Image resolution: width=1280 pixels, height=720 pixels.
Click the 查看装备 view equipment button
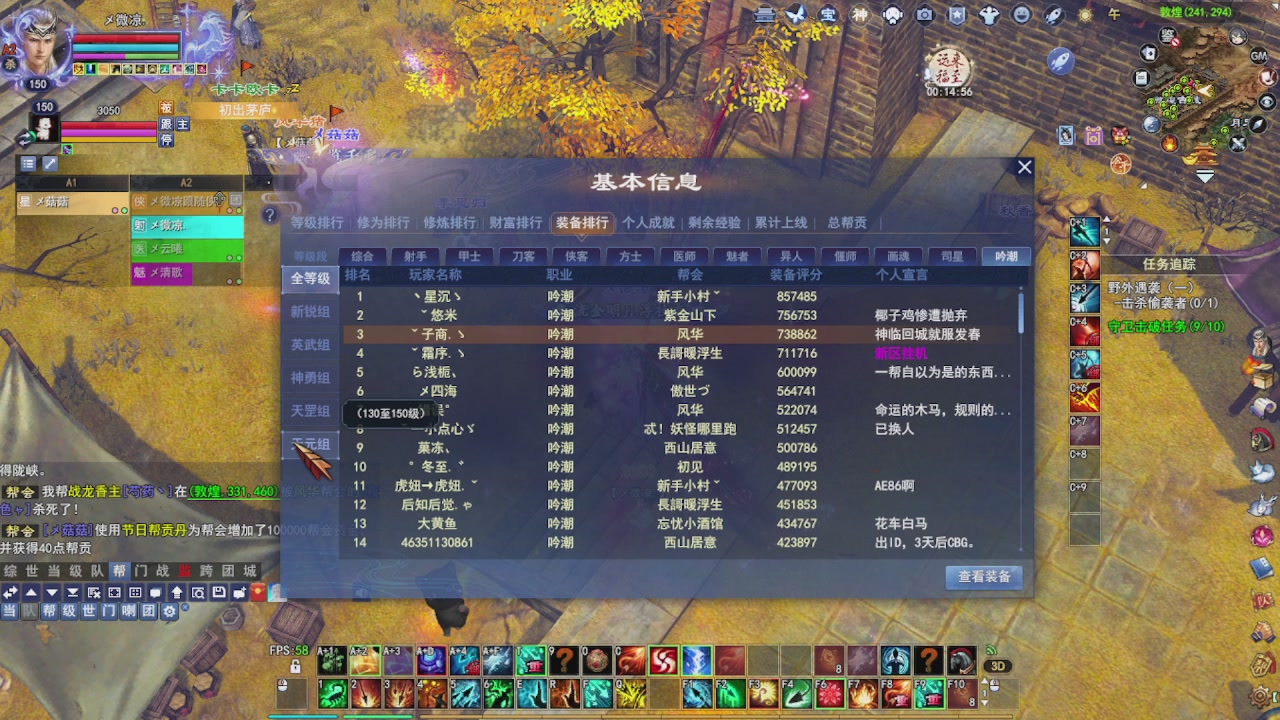(985, 577)
